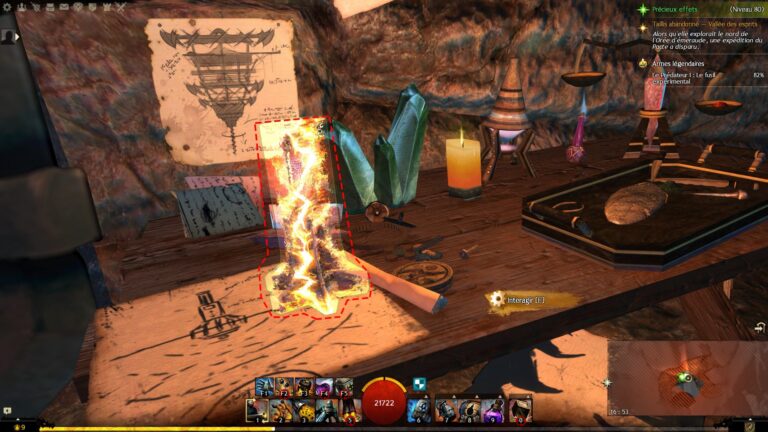Use the F4 purple toolbelt skill
Screen dimensions: 768x432
[x=324, y=387]
